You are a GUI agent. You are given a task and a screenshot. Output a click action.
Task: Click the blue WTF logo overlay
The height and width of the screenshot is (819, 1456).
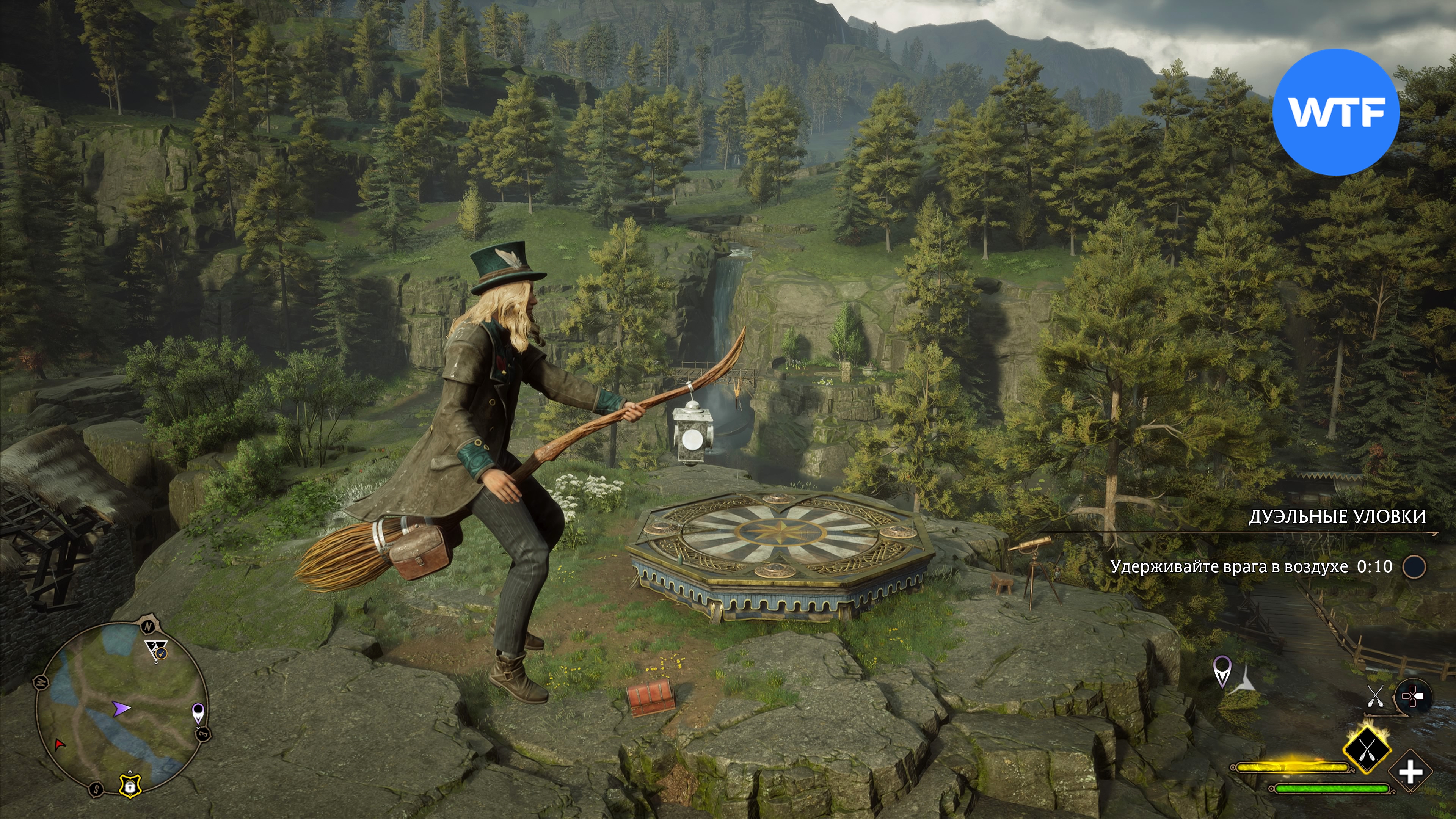1335,112
